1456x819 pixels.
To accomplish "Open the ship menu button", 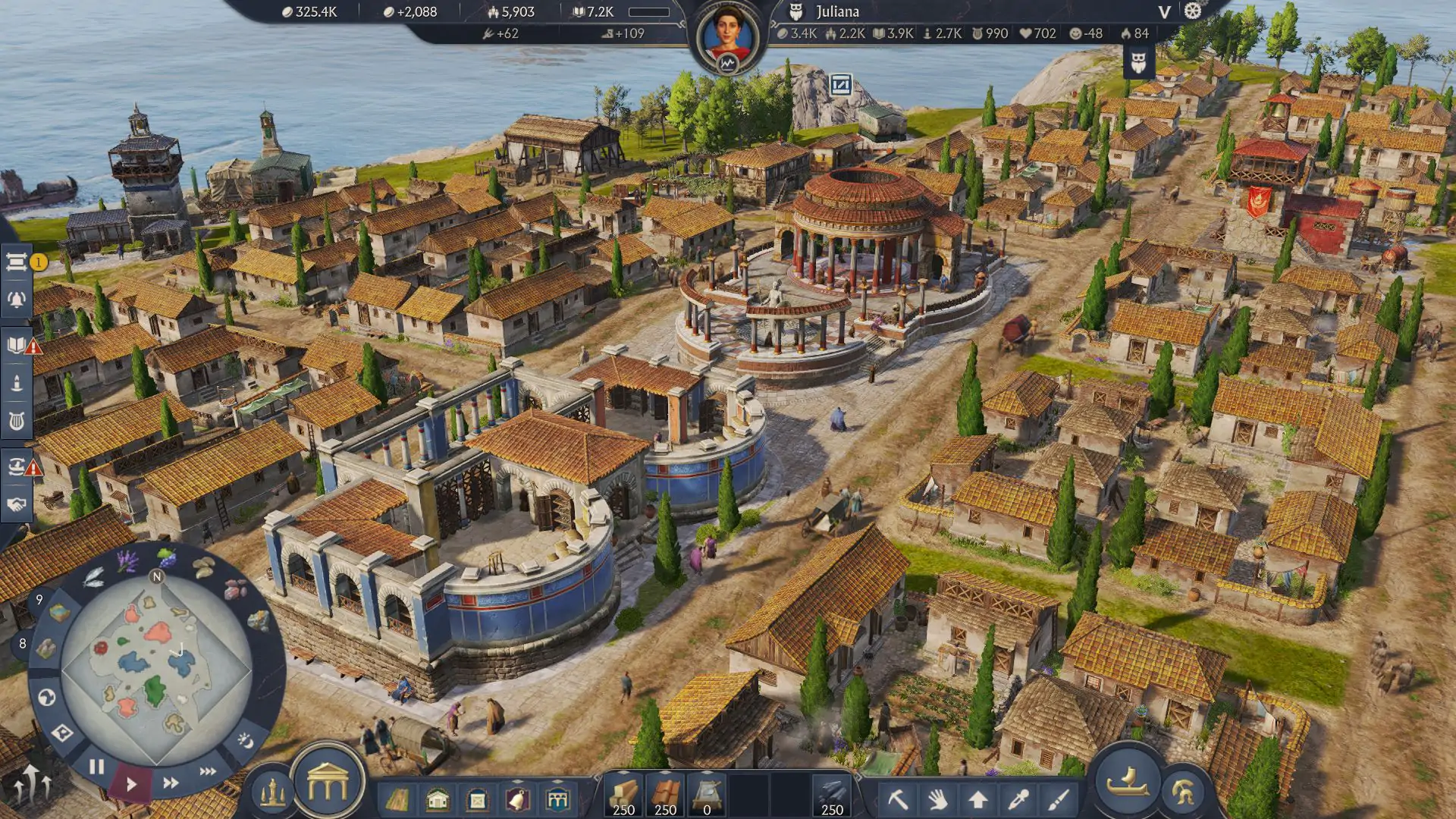I will 1128,781.
